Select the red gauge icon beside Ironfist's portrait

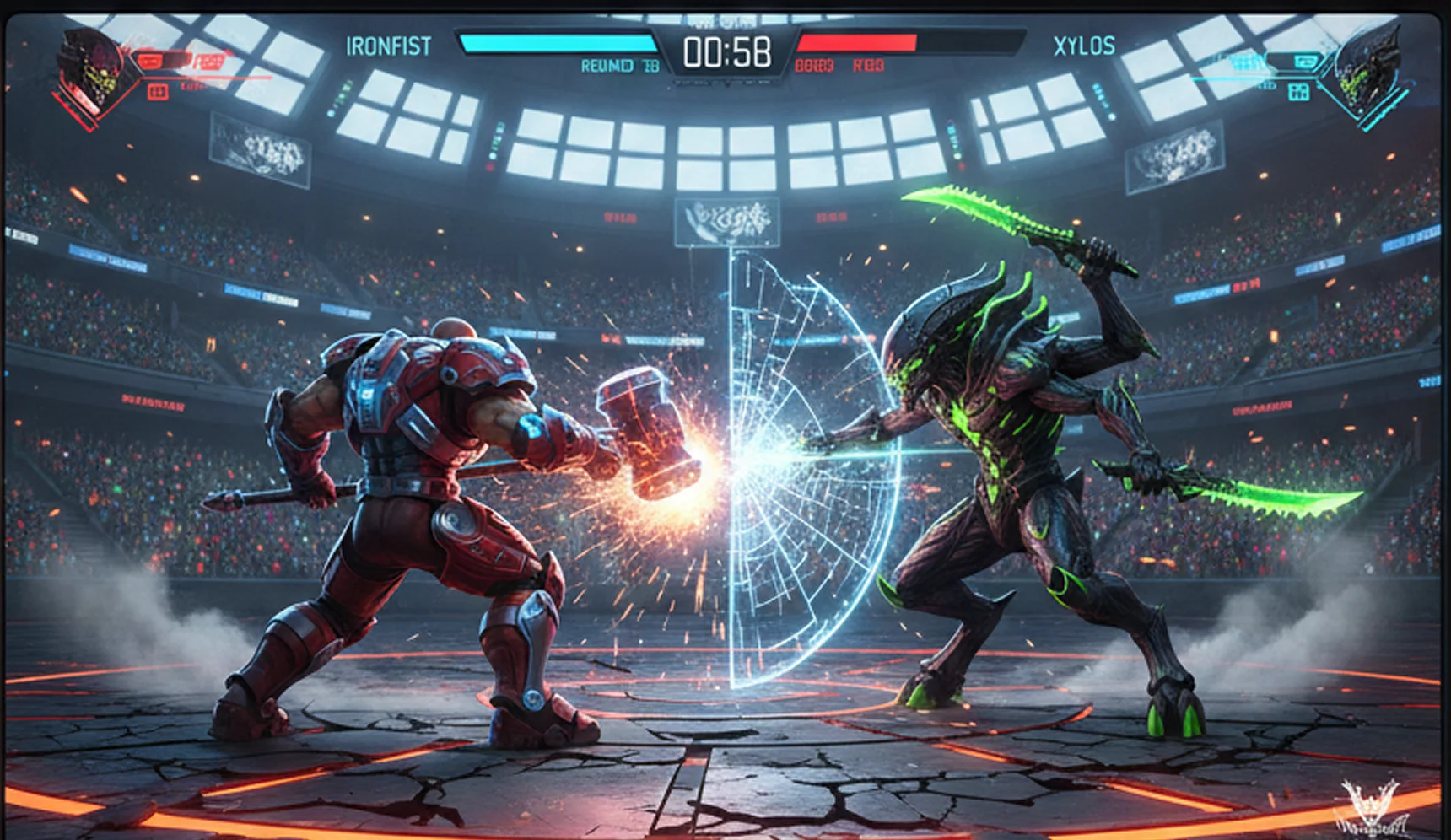151,61
